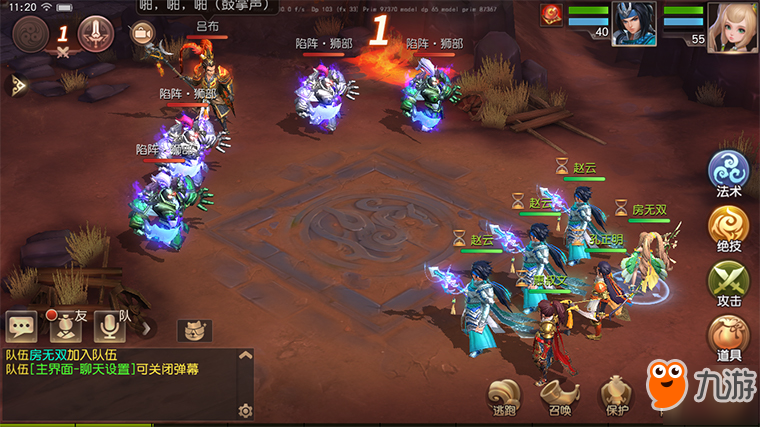Expand the chat shortcut arrow
This screenshot has height=427, width=760.
(146, 326)
